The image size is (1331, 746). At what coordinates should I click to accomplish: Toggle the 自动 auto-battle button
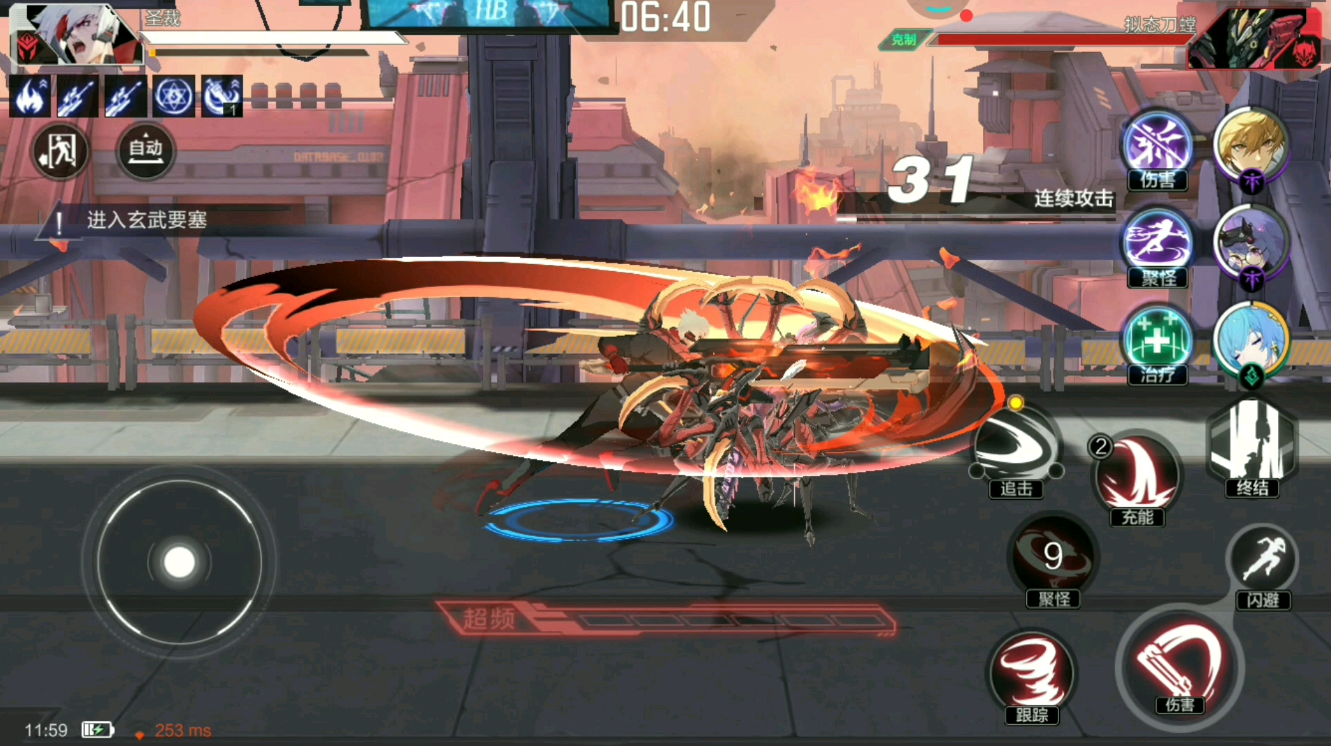pos(146,151)
